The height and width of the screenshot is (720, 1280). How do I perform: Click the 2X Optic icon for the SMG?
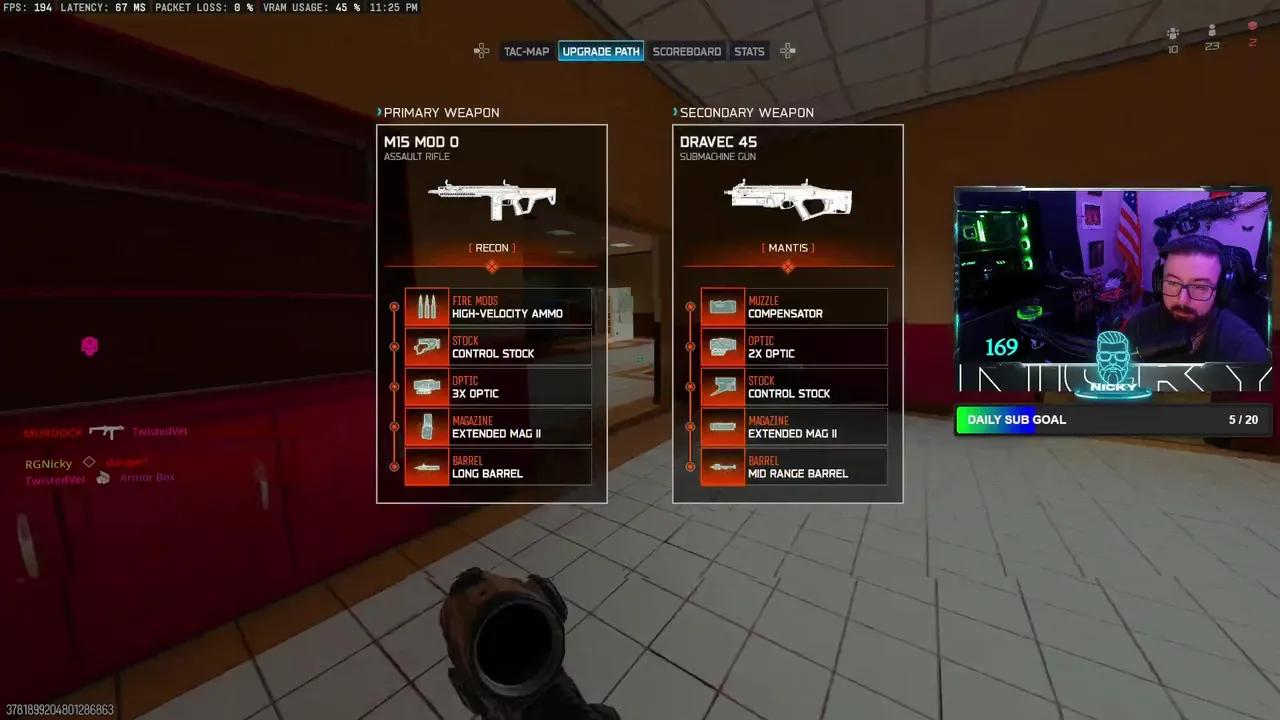click(723, 347)
